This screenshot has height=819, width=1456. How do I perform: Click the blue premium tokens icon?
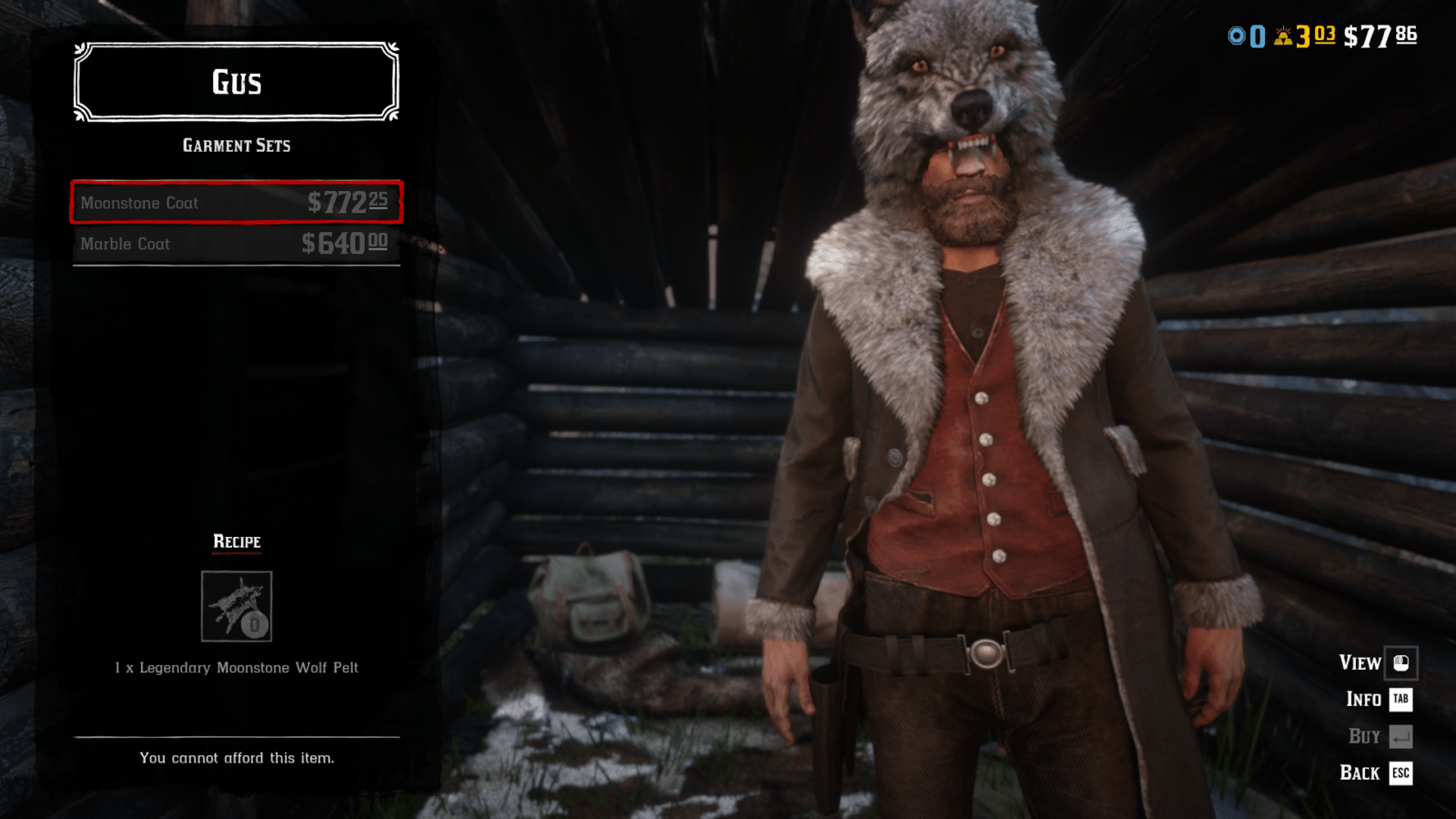coord(1238,36)
